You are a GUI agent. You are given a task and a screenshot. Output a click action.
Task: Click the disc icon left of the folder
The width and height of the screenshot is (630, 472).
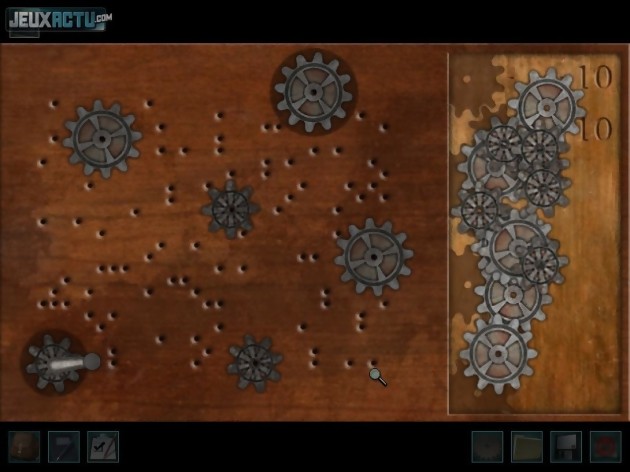(488, 446)
